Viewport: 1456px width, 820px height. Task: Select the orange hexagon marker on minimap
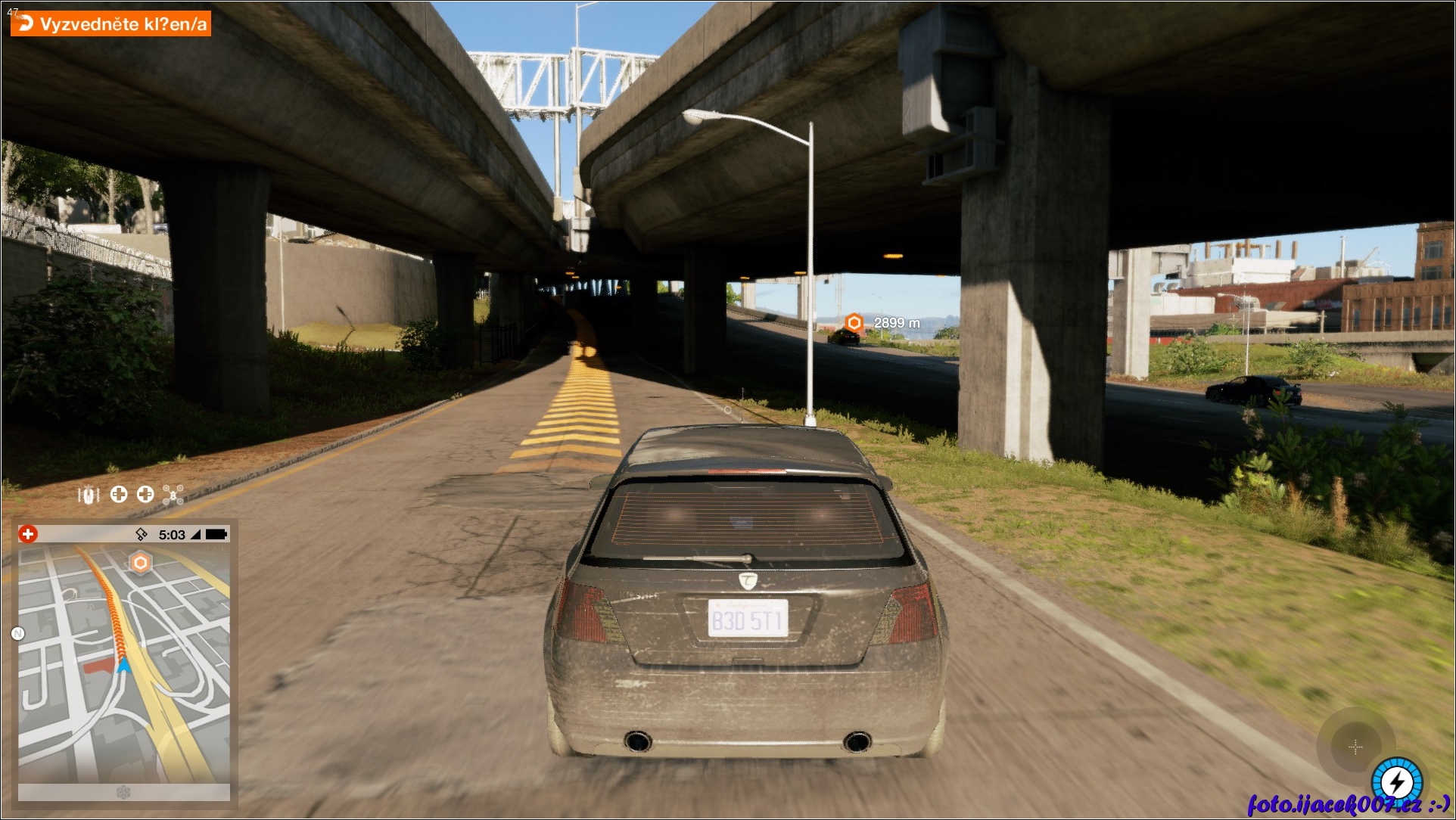[140, 563]
